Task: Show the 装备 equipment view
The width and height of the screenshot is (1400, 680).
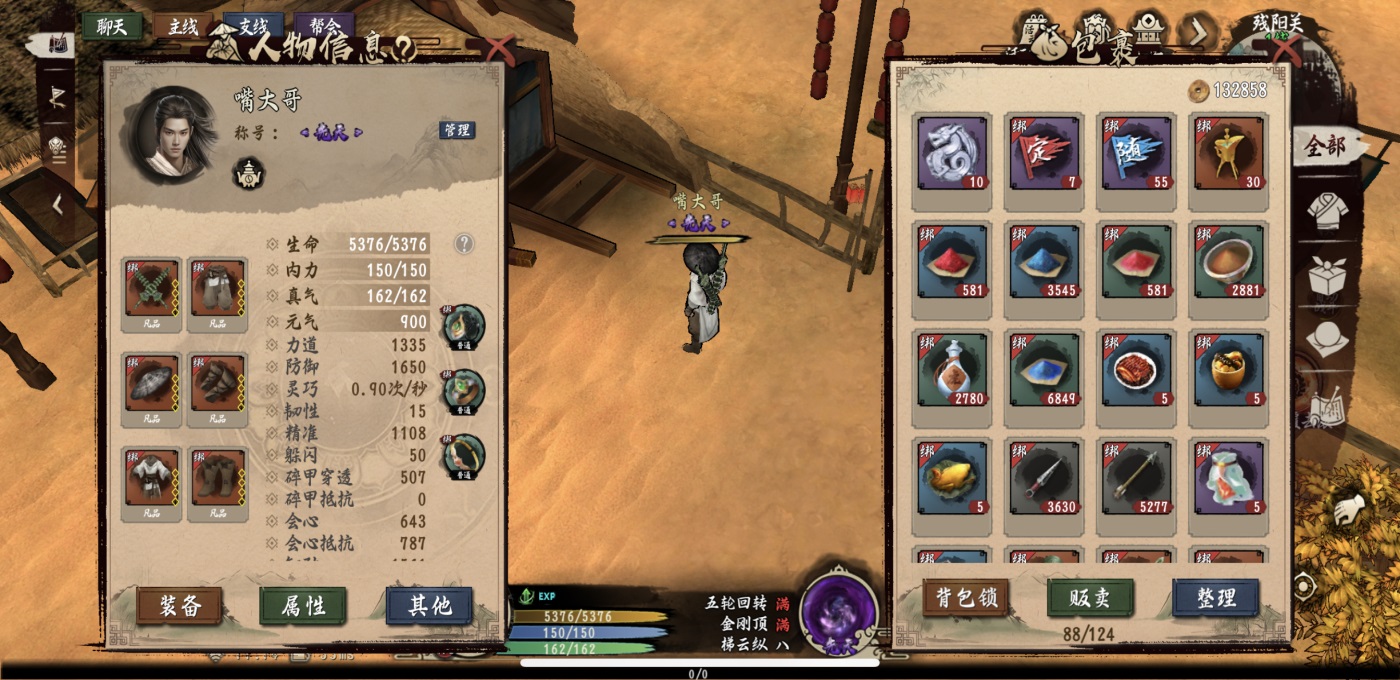Action: [179, 605]
